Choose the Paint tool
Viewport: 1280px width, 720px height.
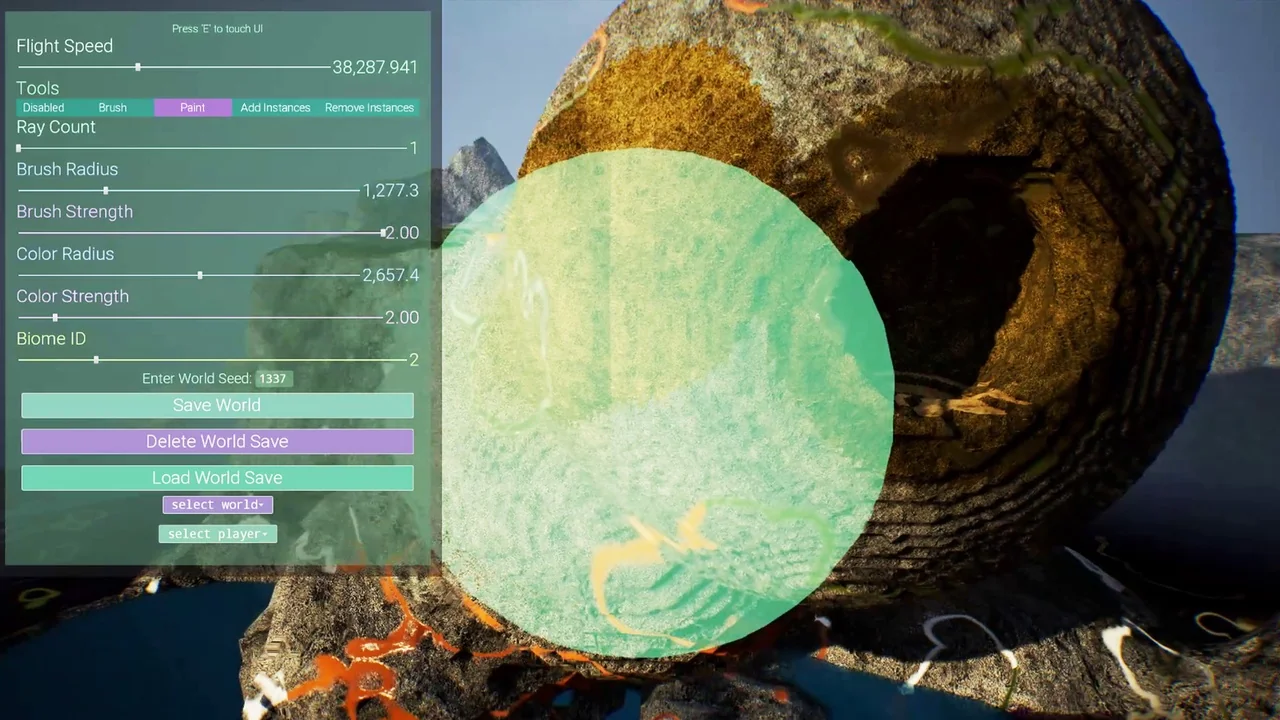tap(193, 108)
